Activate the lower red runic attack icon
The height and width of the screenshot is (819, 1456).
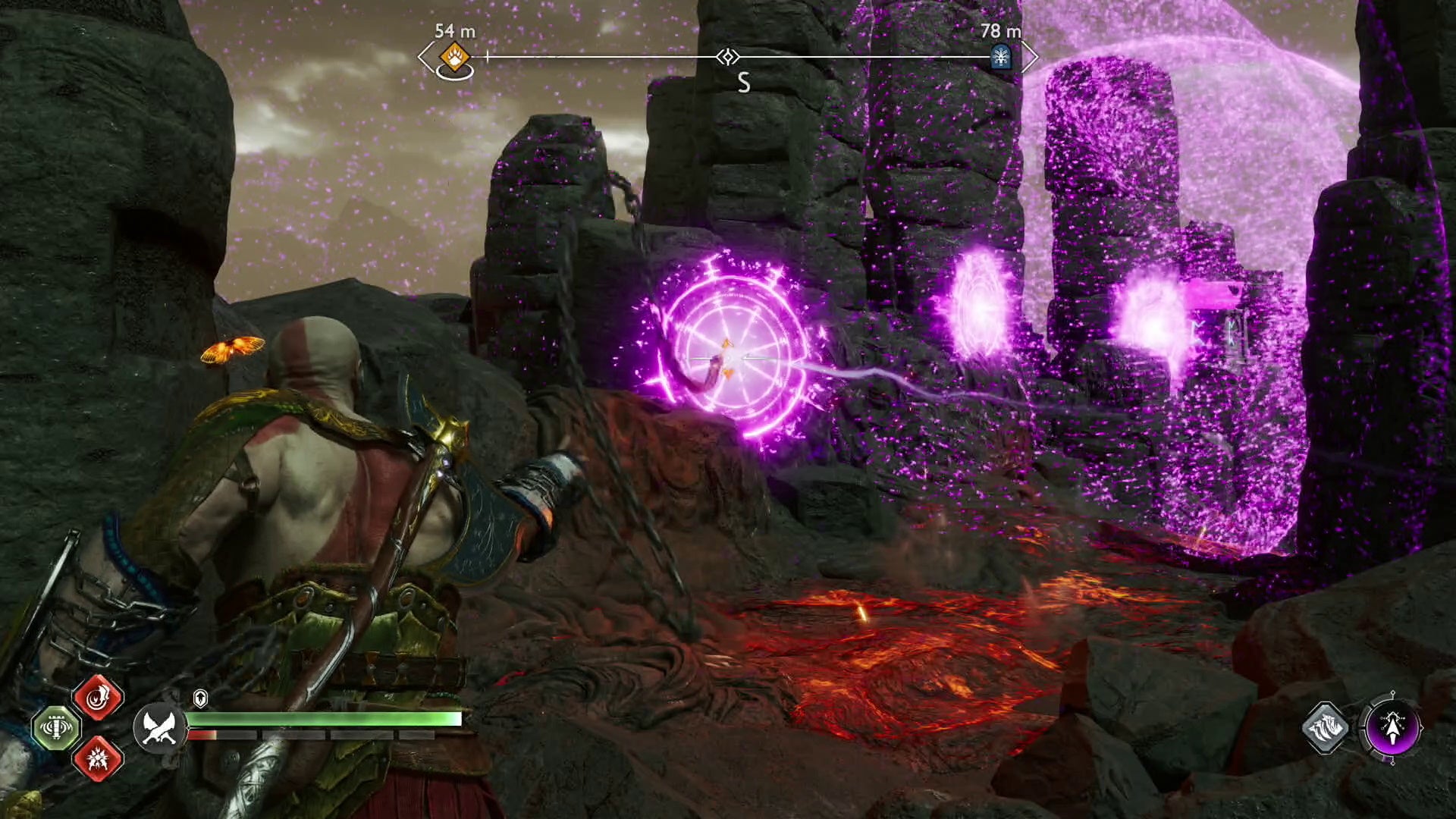98,757
